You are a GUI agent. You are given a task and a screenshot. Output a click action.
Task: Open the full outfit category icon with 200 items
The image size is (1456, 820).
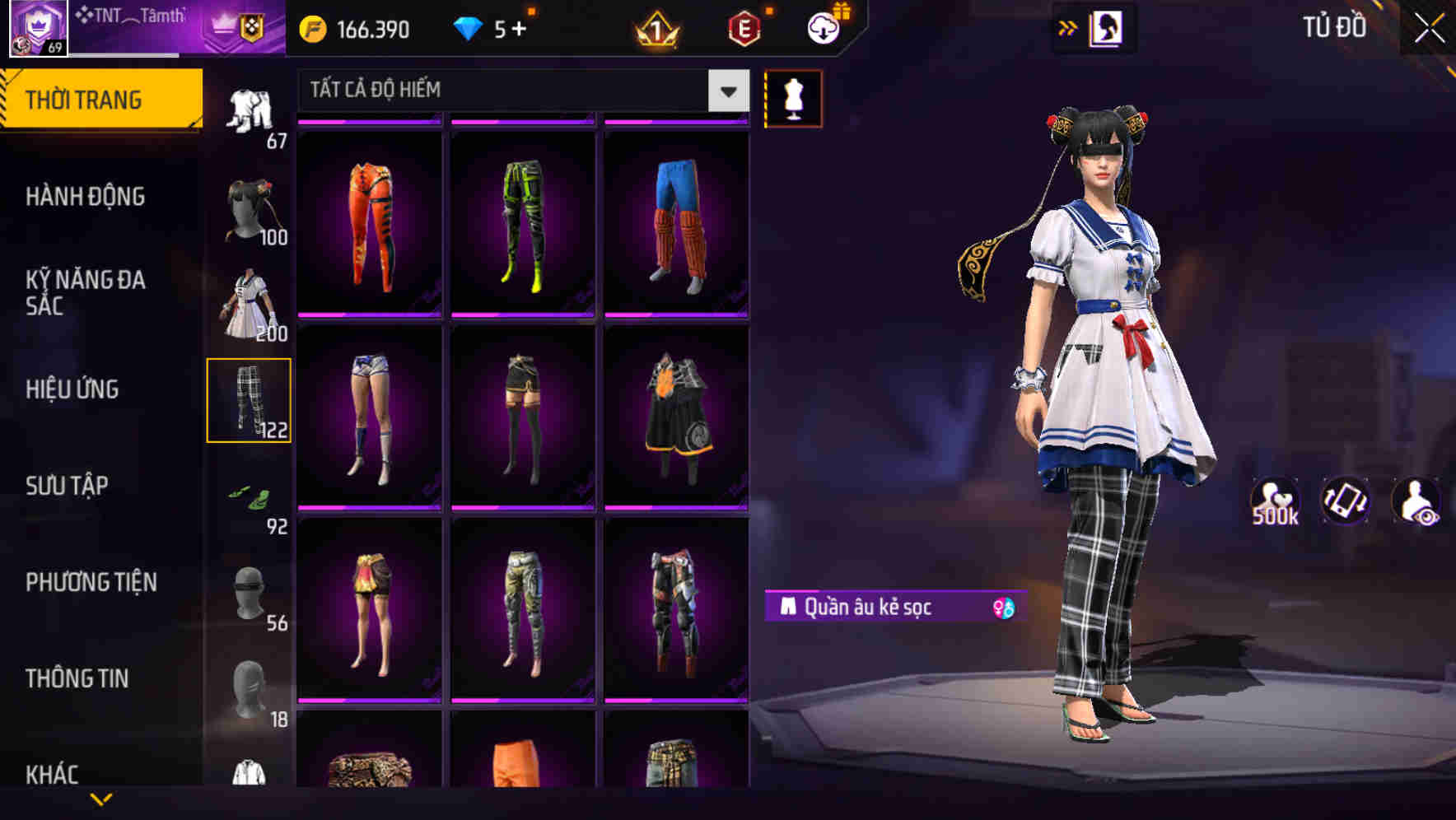click(x=247, y=305)
